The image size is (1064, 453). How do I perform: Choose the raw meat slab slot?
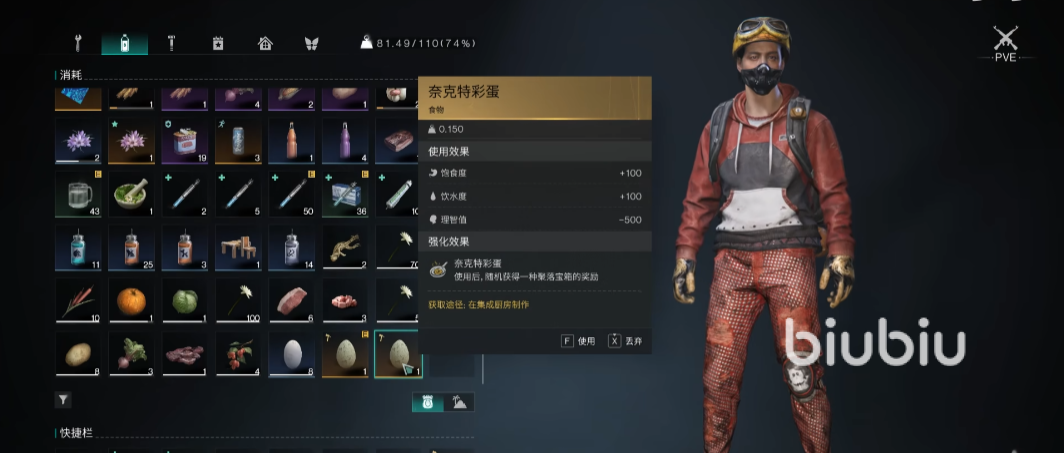point(291,301)
